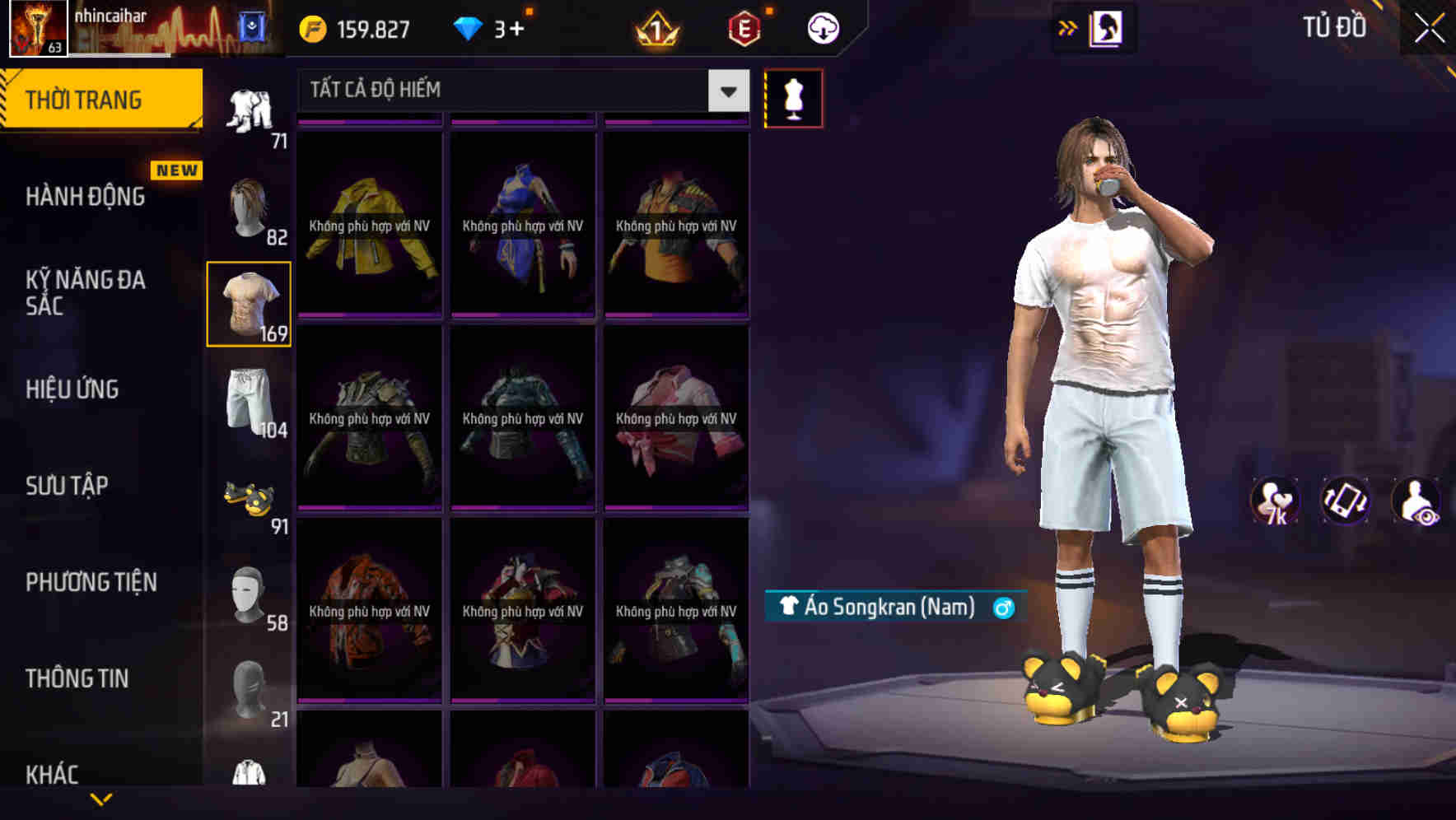Expand the sidebar with the bottom chevron

coord(102,797)
